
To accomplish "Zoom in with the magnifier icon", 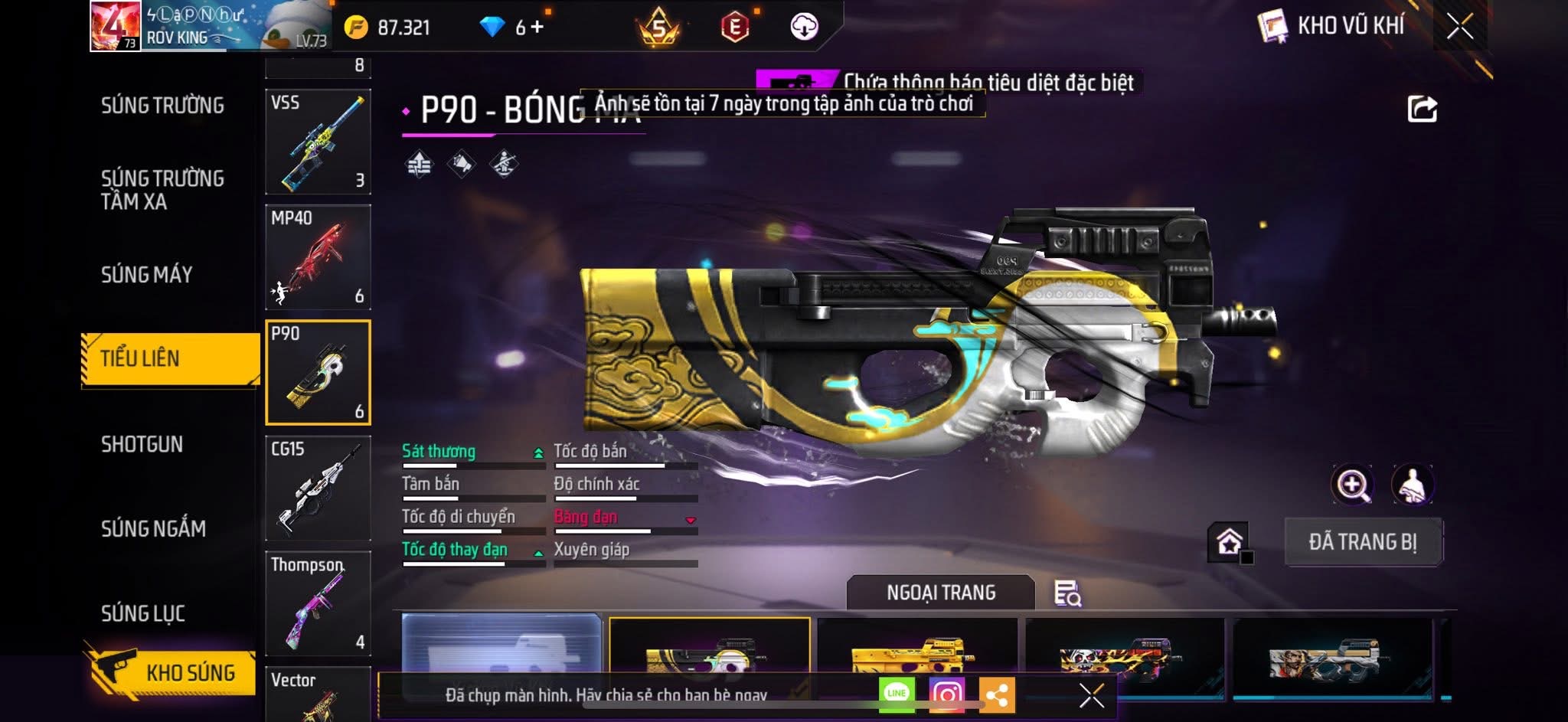I will 1352,485.
